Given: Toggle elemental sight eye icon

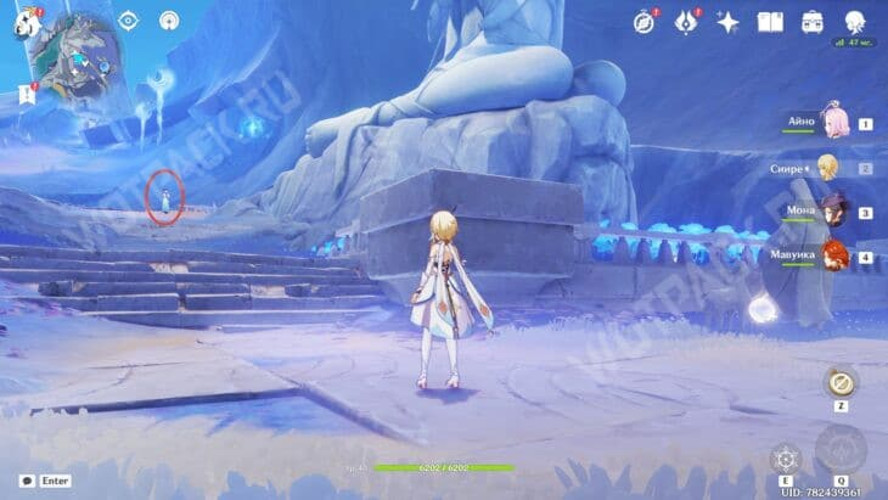Looking at the screenshot, I should click(128, 20).
